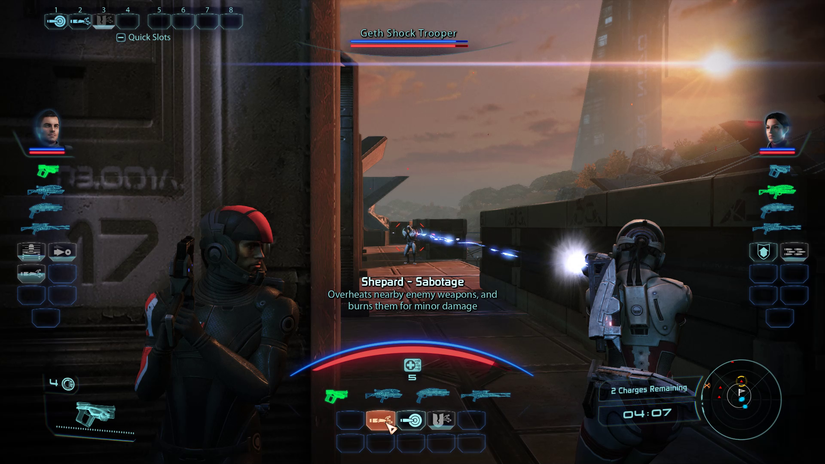This screenshot has width=825, height=464.
Task: Switch the female squadmate to her pistol
Action: pyautogui.click(x=778, y=171)
